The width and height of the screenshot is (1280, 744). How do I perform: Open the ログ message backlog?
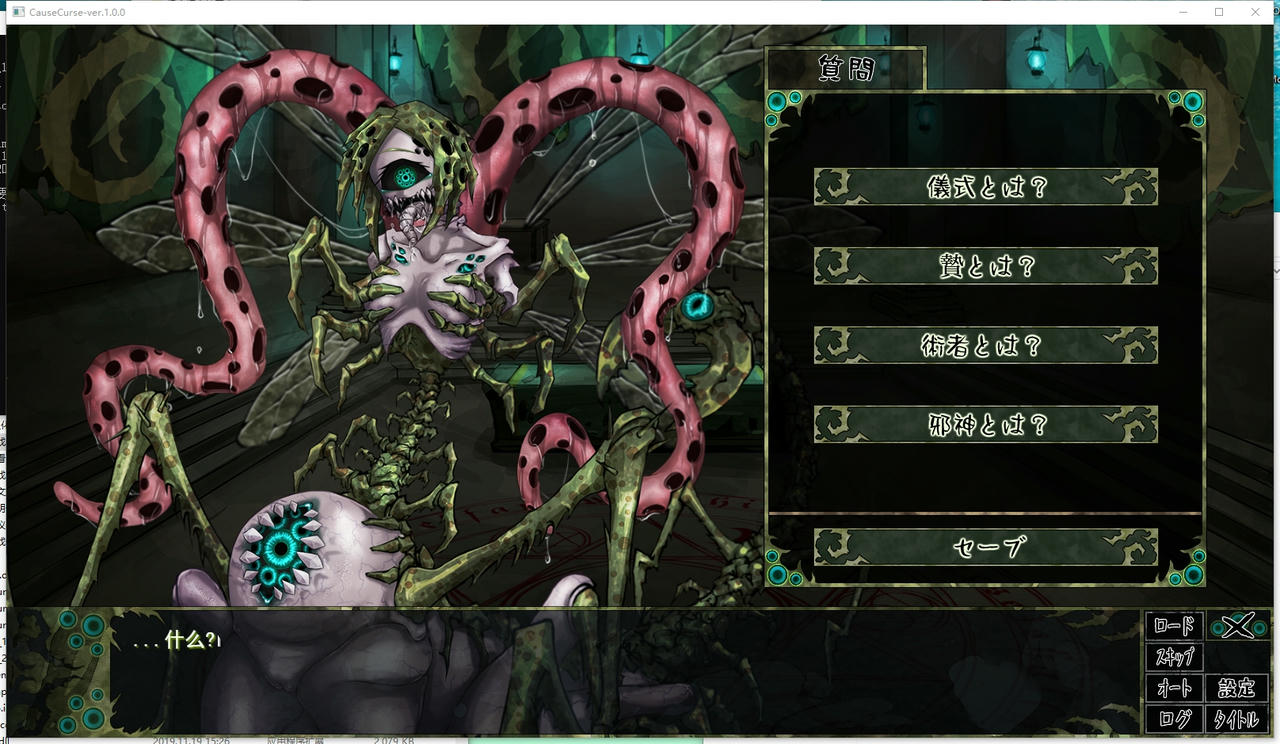[1177, 719]
